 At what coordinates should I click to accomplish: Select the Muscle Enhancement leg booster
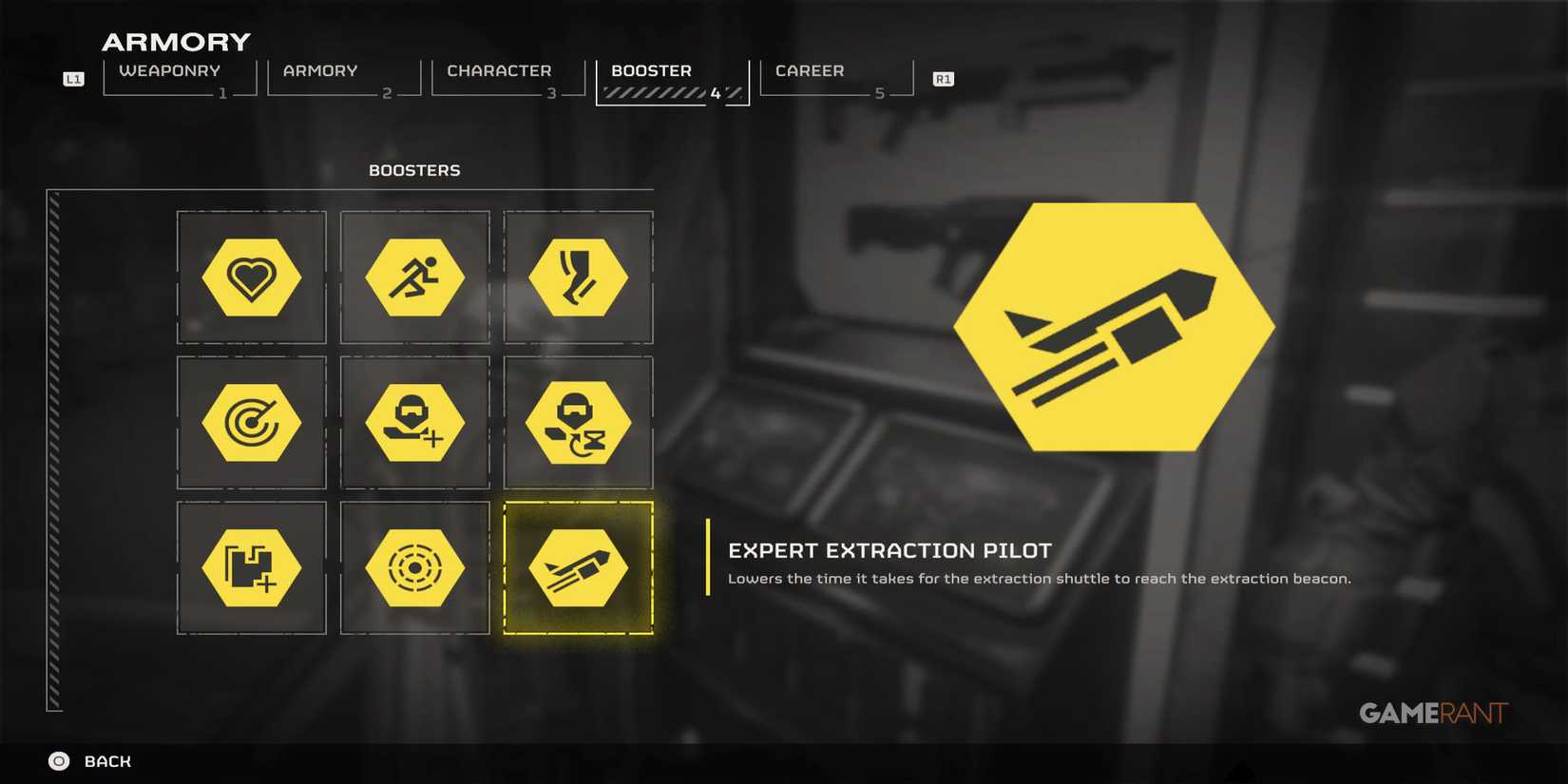pyautogui.click(x=579, y=277)
